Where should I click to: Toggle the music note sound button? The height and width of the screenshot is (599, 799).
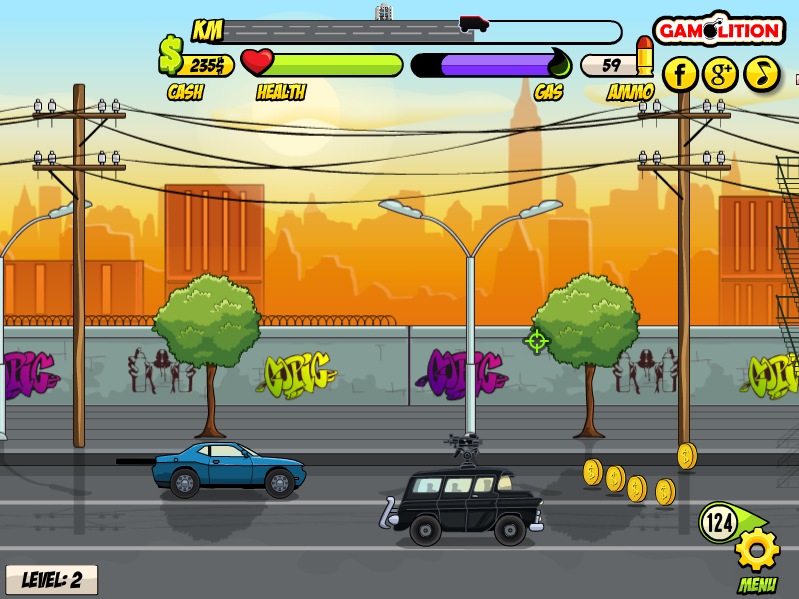point(761,73)
